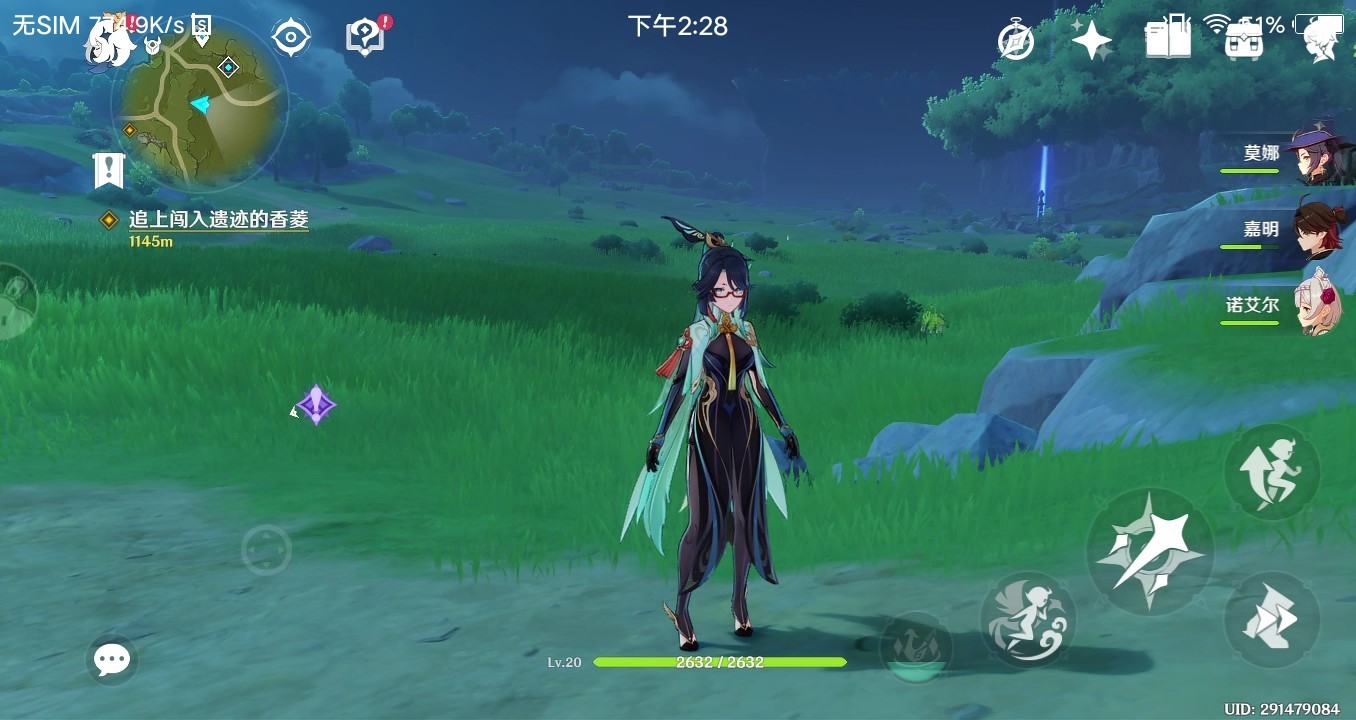Viewport: 1356px width, 720px height.
Task: Tap the normal attack button
Action: (1149, 551)
